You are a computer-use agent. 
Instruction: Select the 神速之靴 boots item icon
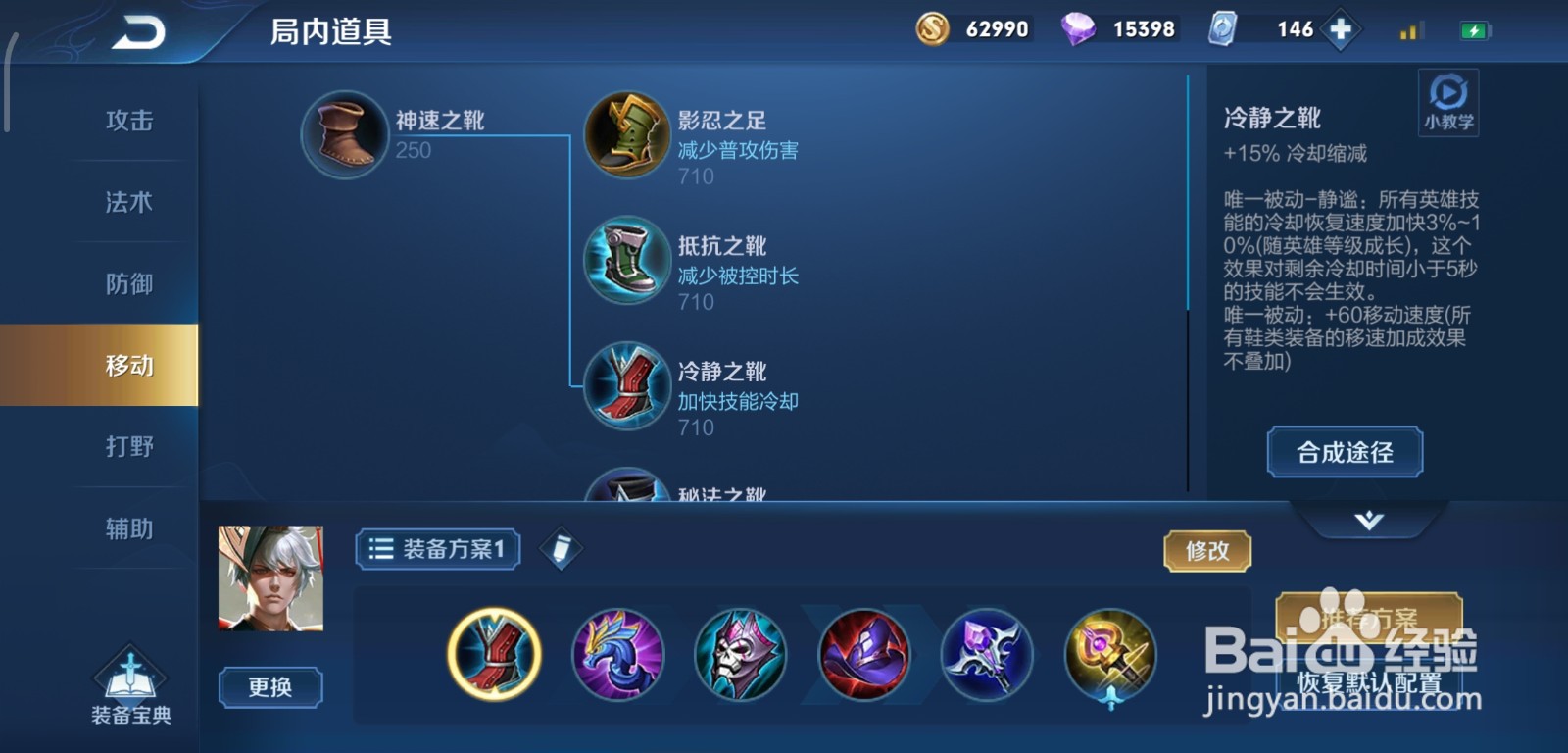click(x=343, y=135)
